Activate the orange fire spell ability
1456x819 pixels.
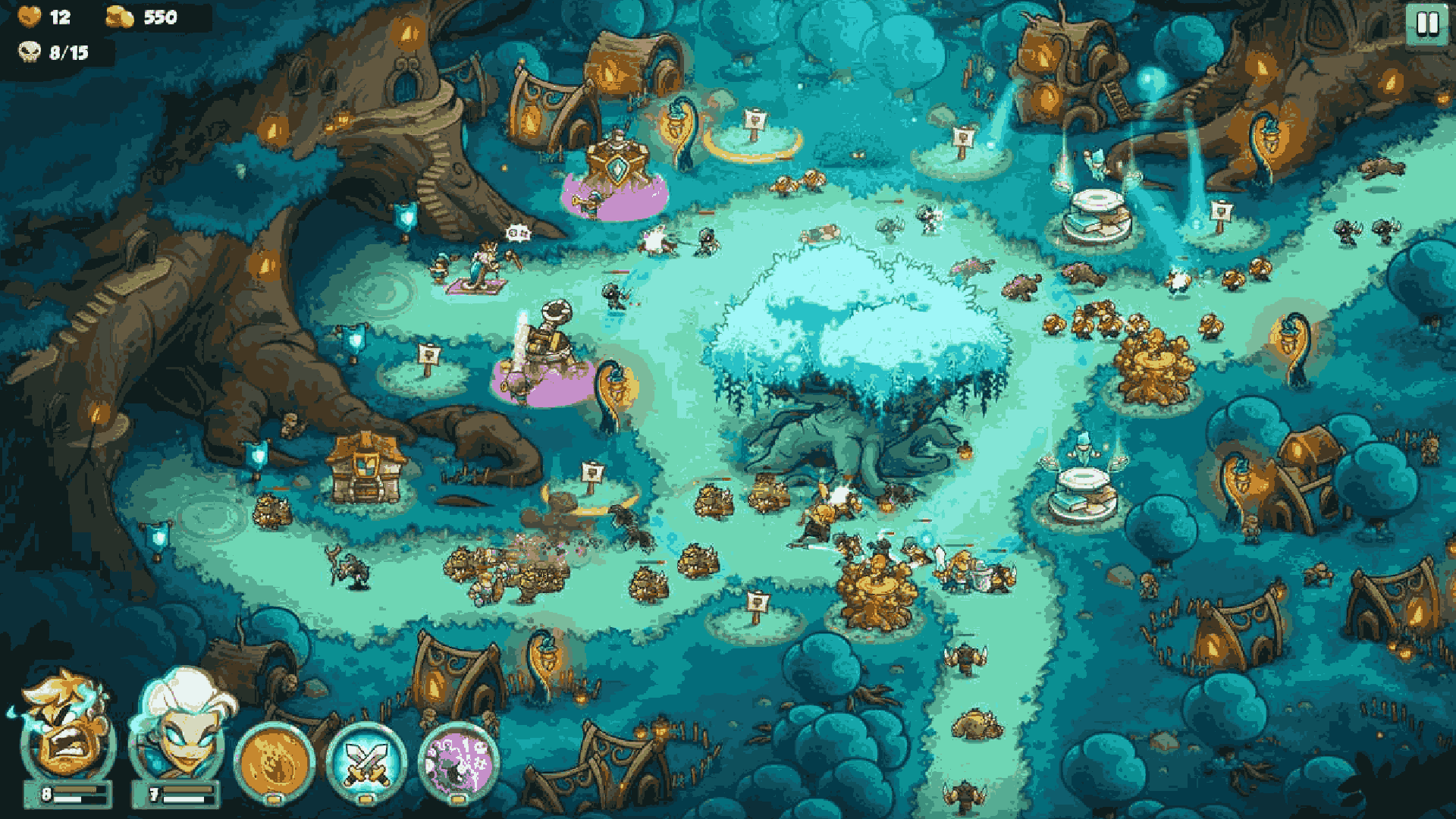tap(275, 761)
